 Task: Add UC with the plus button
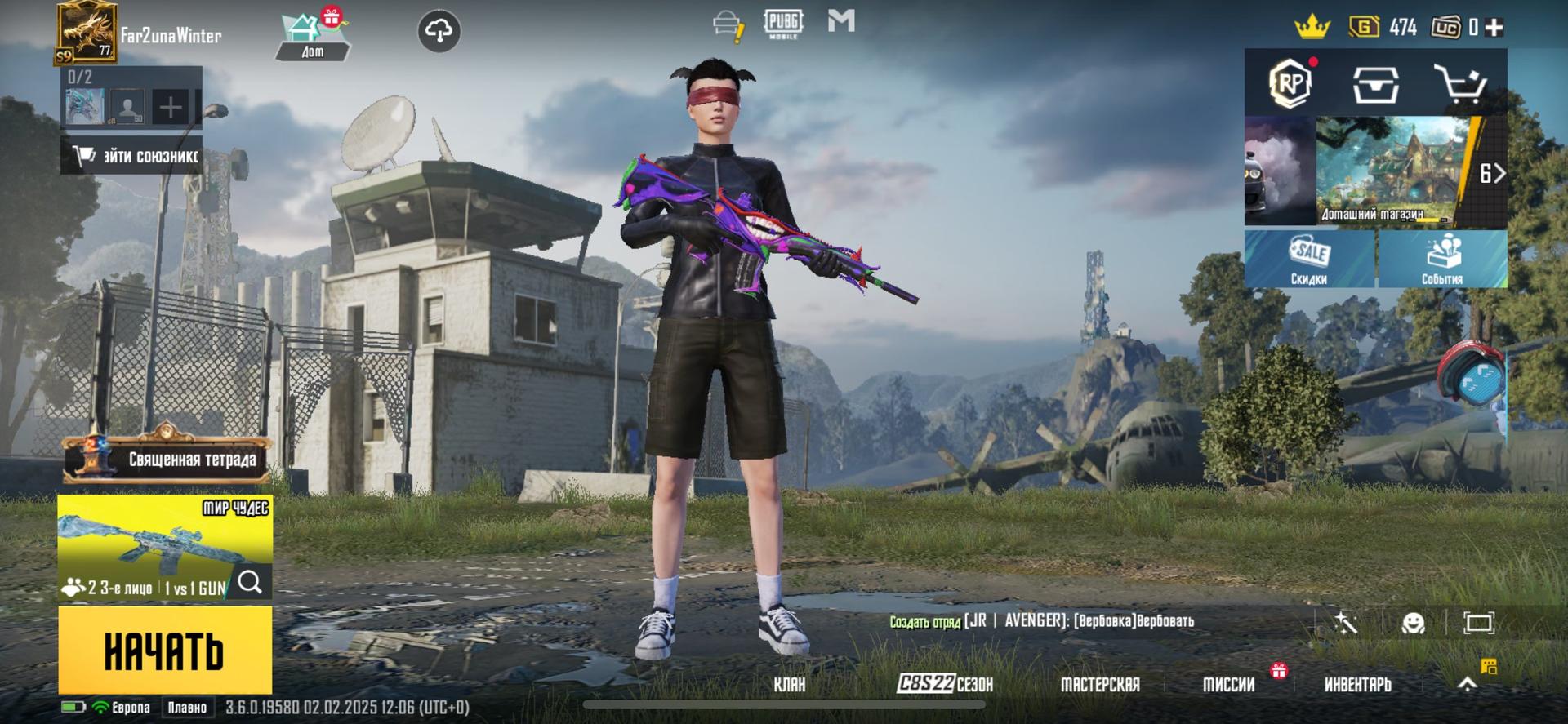[1494, 28]
